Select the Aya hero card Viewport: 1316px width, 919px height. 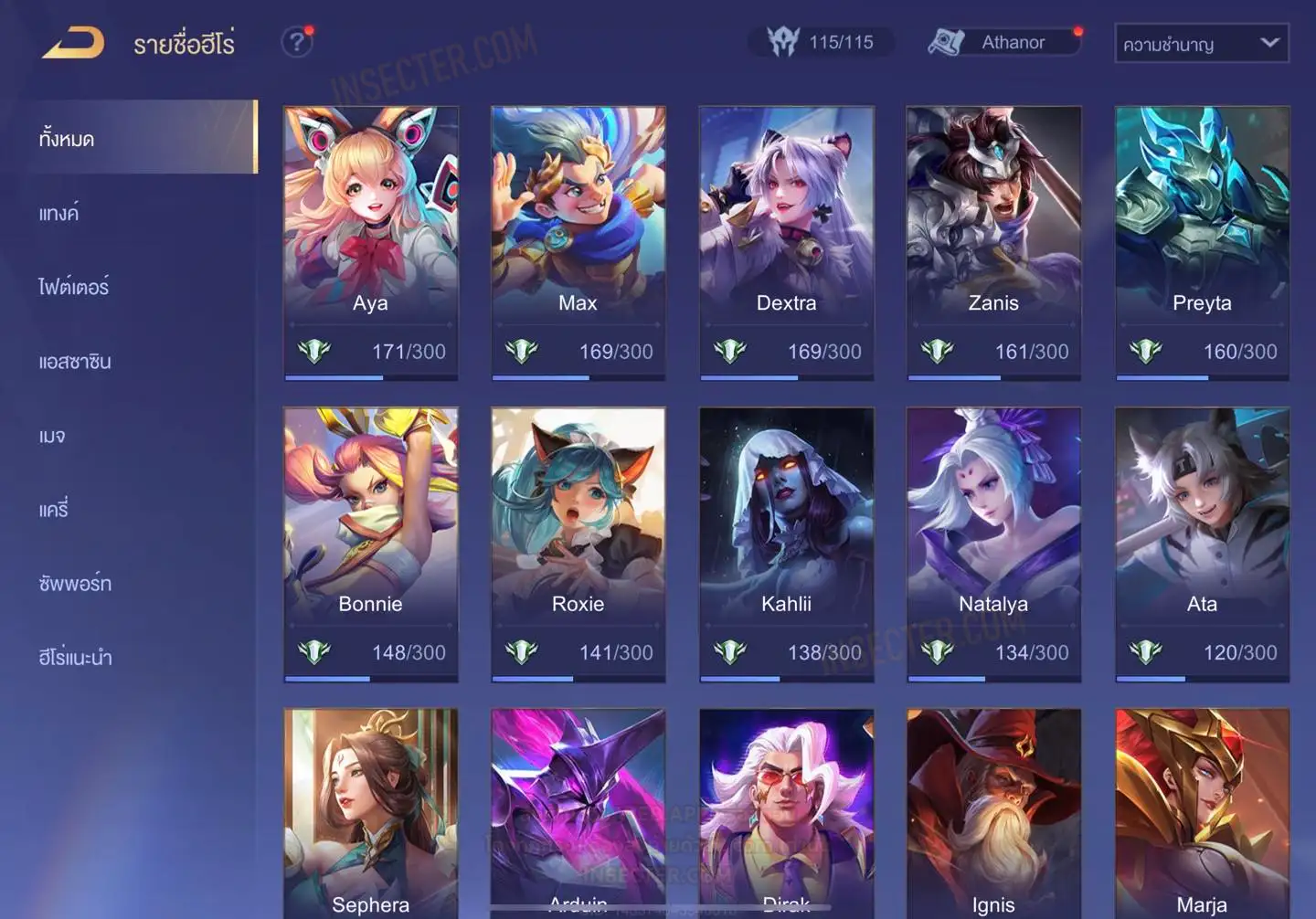pyautogui.click(x=370, y=242)
